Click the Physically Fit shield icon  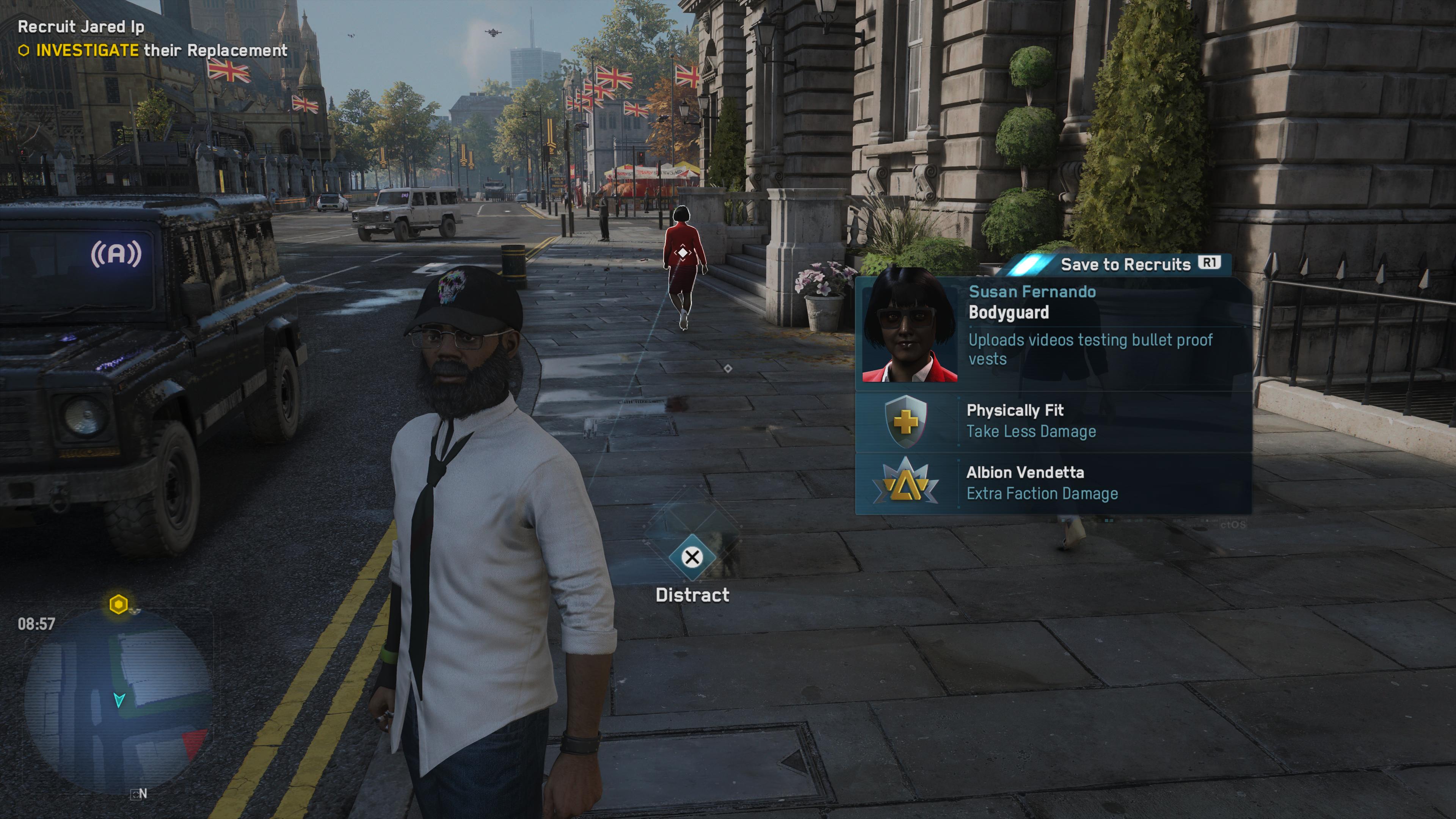pos(905,422)
